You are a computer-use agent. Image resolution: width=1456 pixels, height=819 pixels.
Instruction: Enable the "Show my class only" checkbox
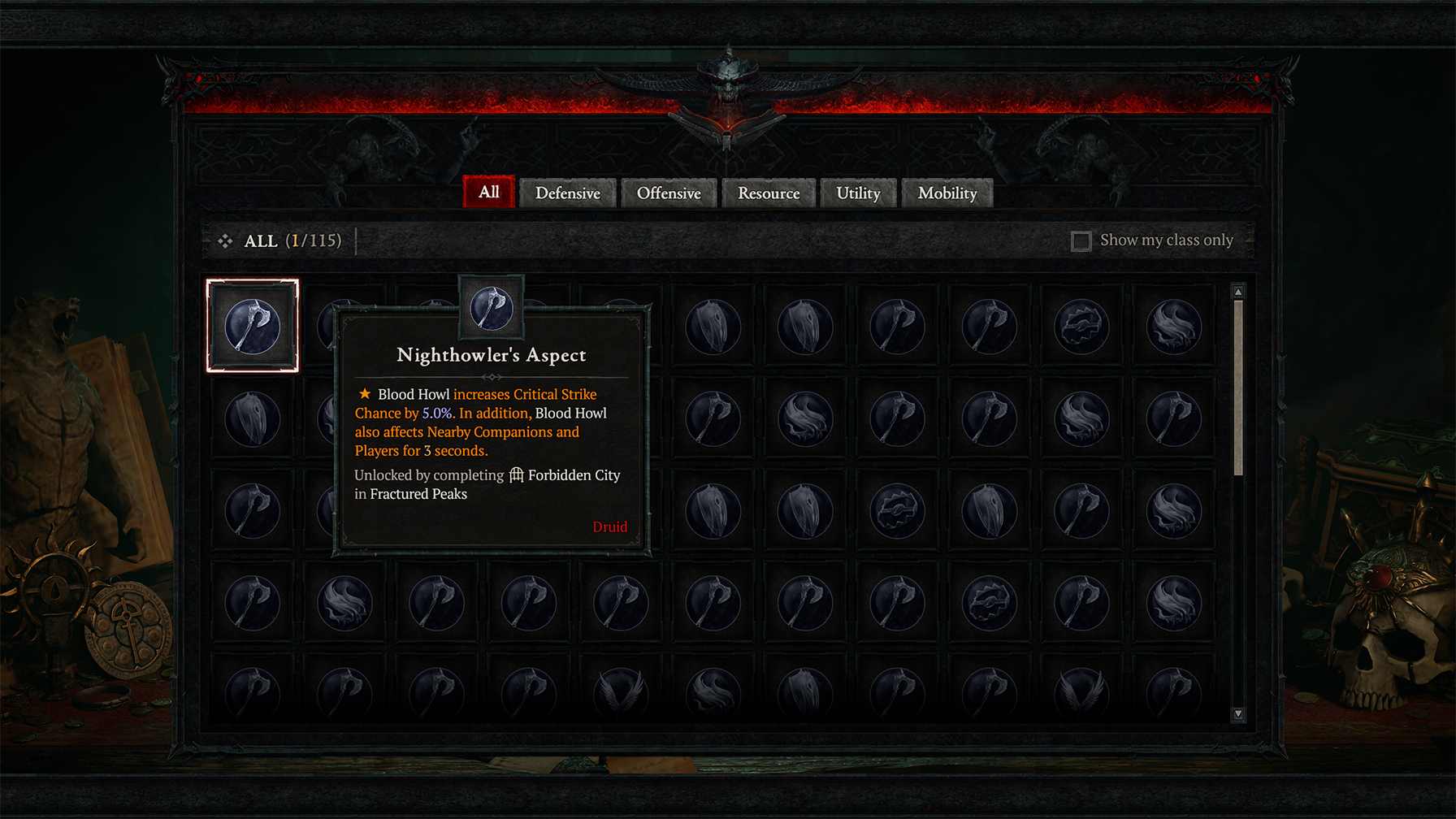click(x=1082, y=240)
